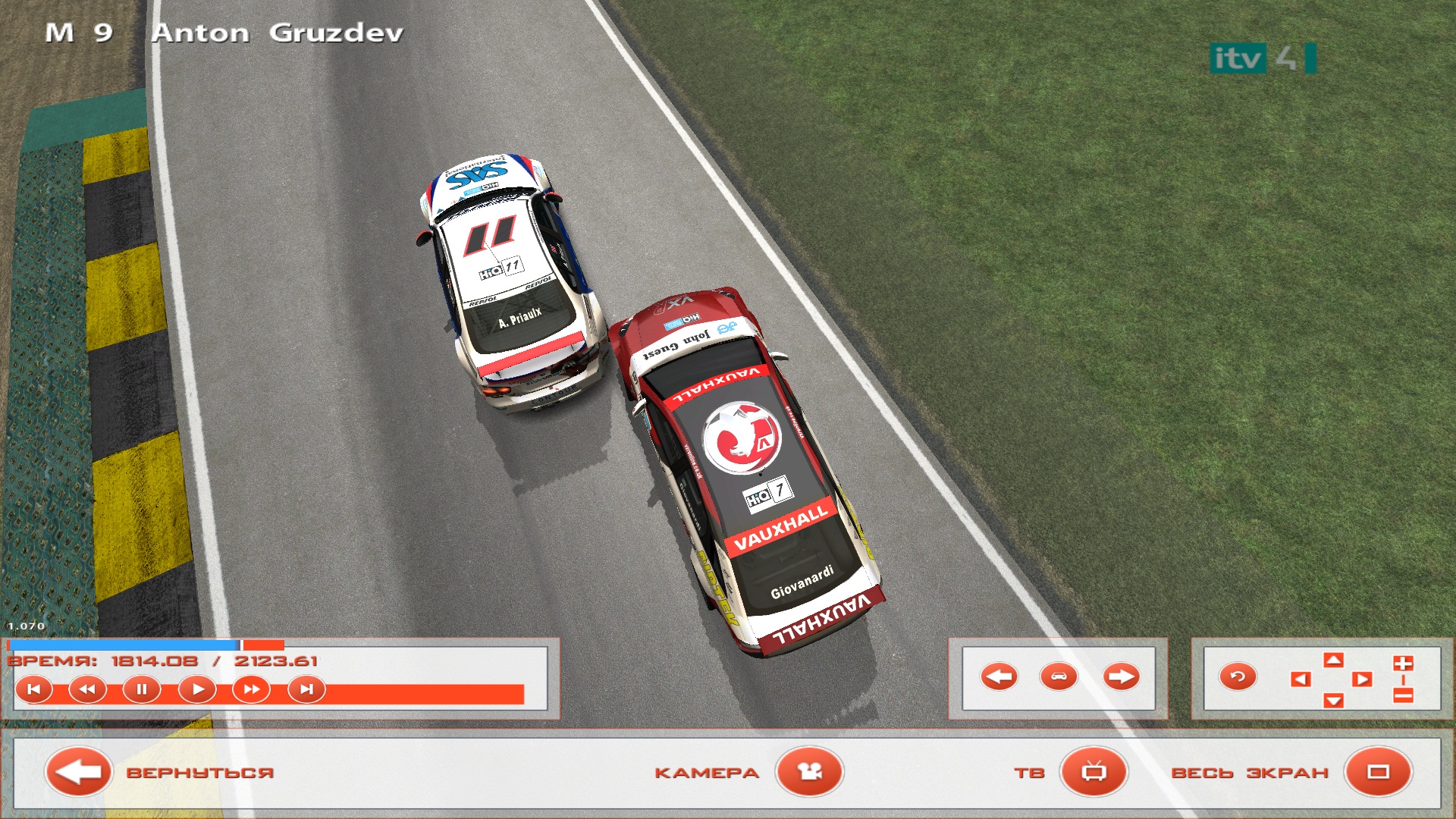The width and height of the screenshot is (1456, 819).
Task: Zoom the camera in with the plus
Action: pyautogui.click(x=1403, y=664)
